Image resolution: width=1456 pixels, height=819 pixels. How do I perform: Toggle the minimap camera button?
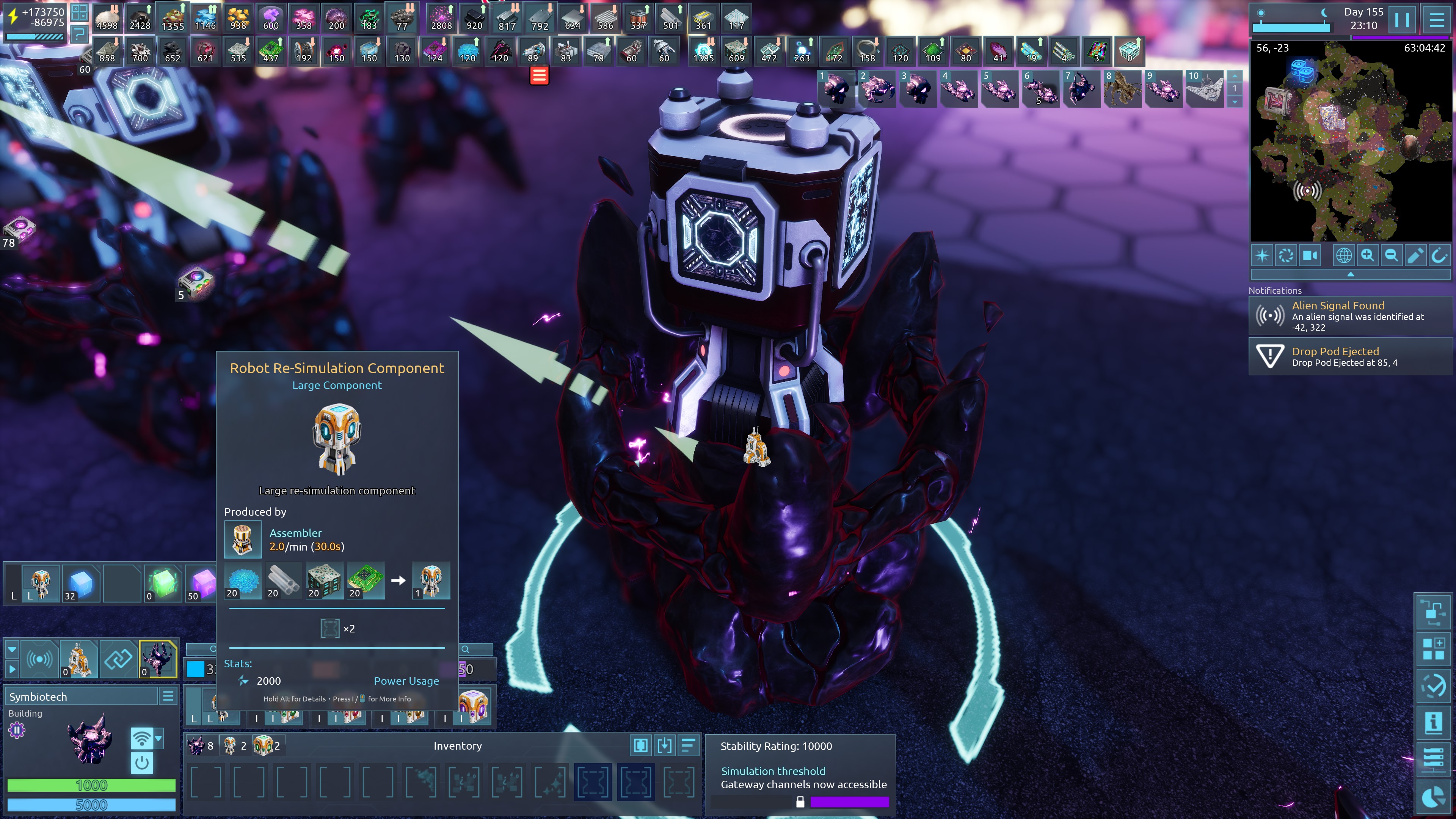[x=1310, y=256]
